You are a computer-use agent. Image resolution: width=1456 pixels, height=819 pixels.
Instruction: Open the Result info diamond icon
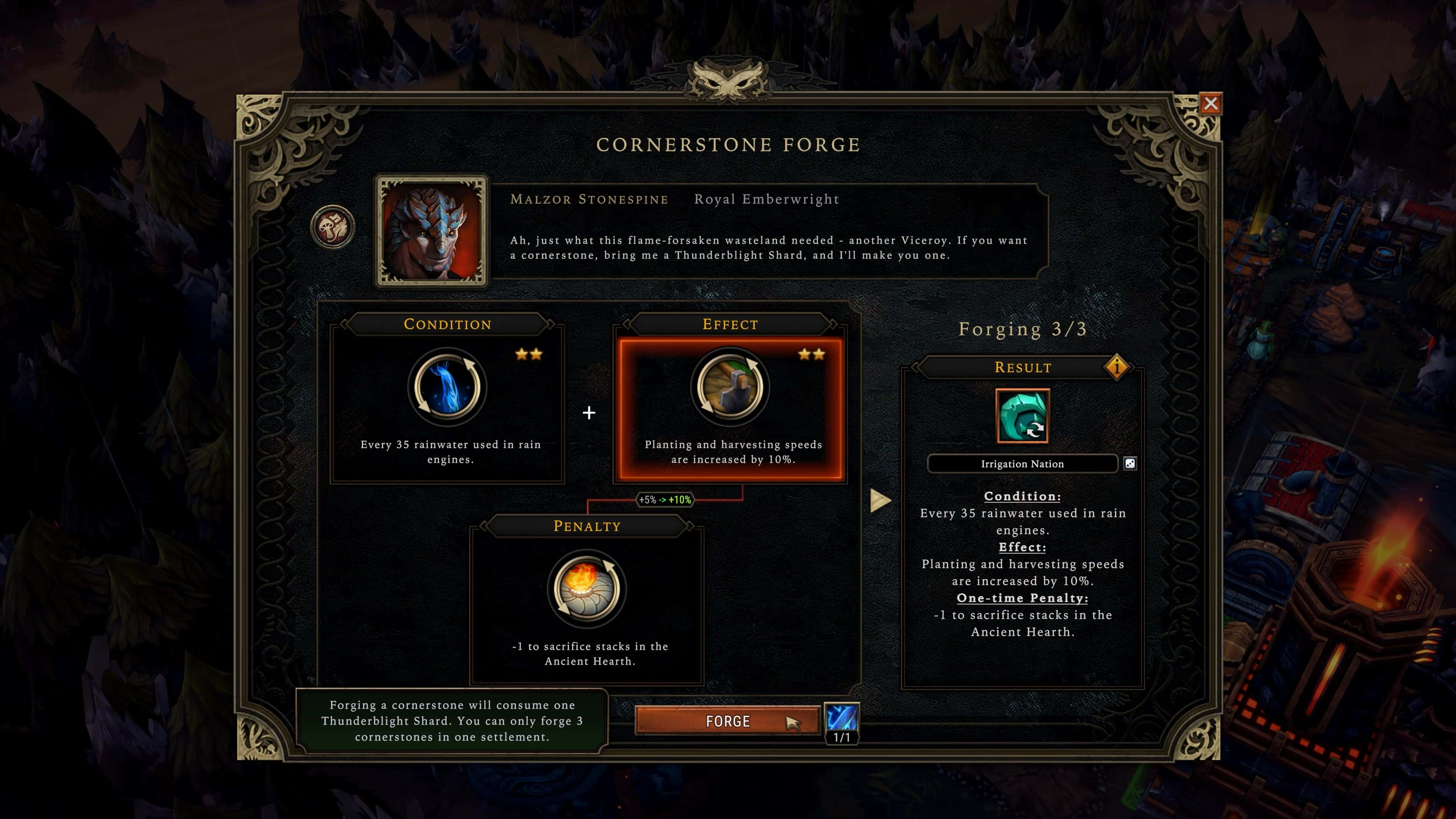1116,367
